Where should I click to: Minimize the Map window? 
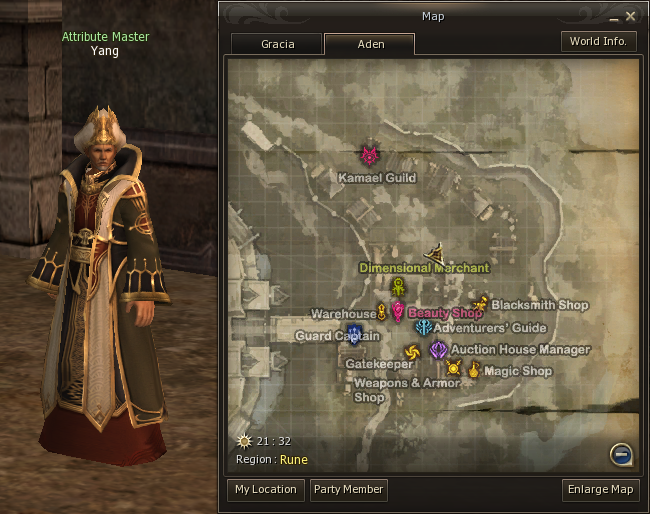pos(614,16)
